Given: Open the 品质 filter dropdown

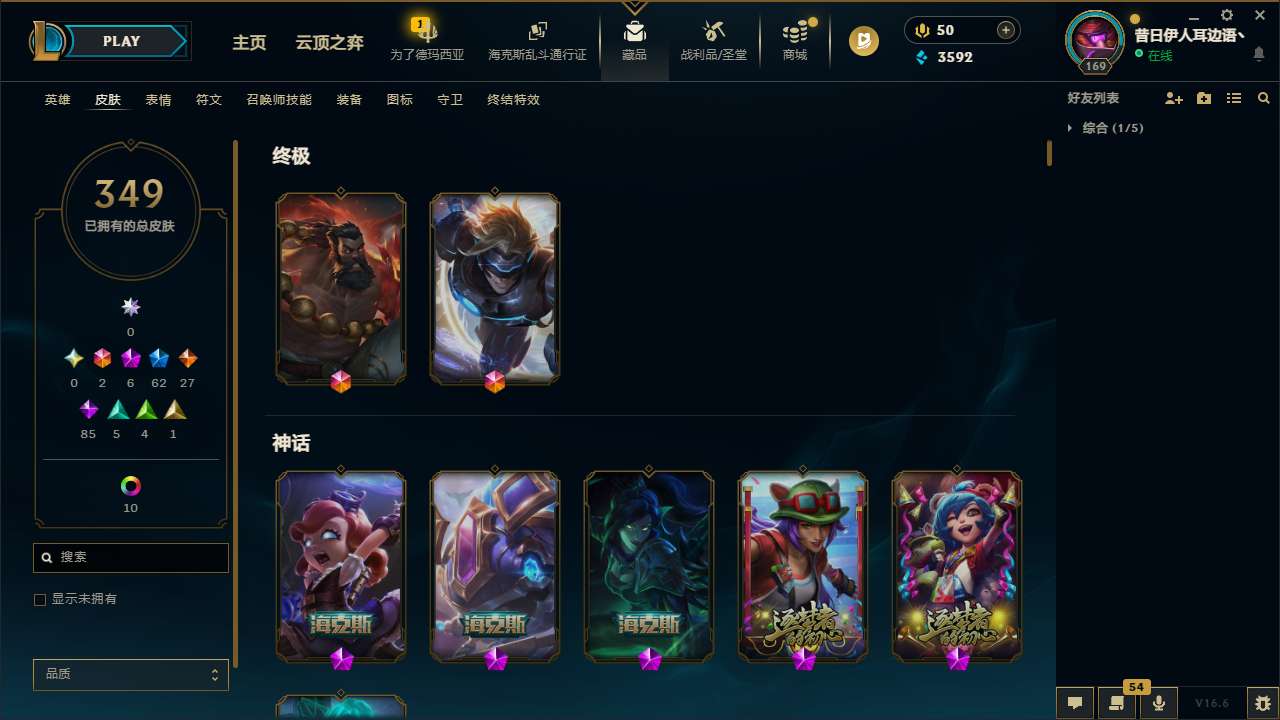Looking at the screenshot, I should pyautogui.click(x=130, y=674).
